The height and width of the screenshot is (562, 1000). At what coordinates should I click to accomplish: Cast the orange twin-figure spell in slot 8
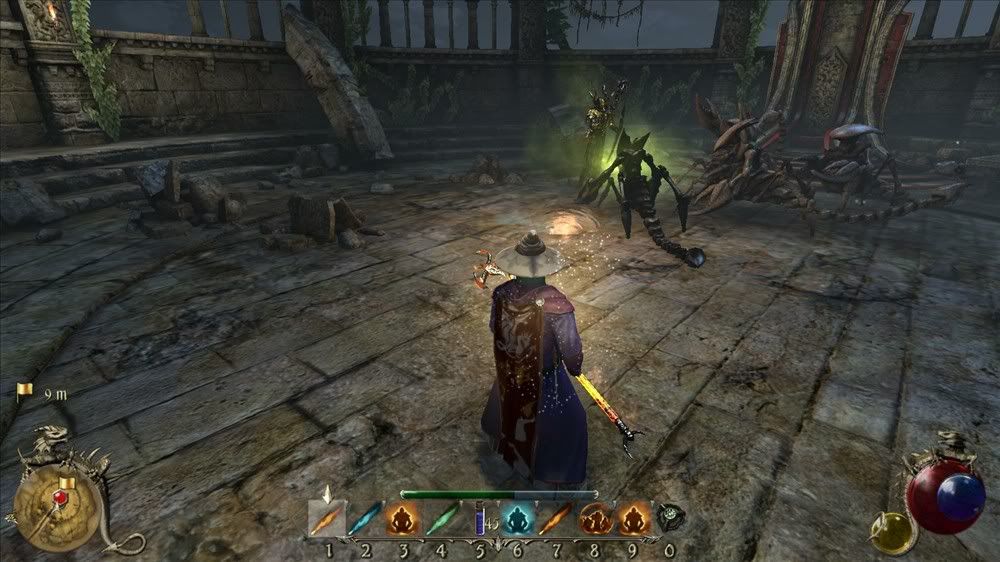[x=594, y=519]
